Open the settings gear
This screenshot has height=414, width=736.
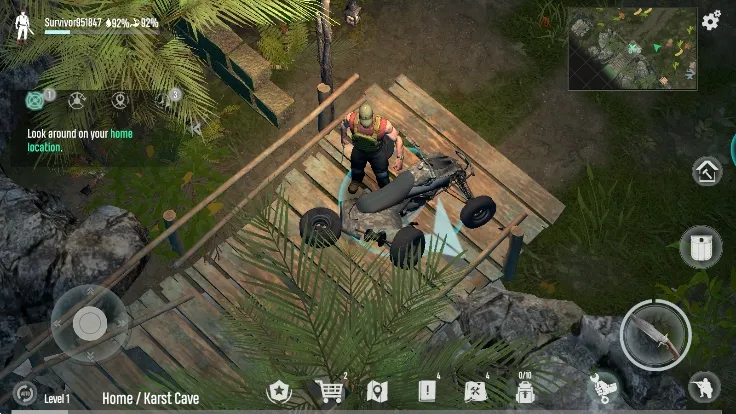tap(711, 20)
